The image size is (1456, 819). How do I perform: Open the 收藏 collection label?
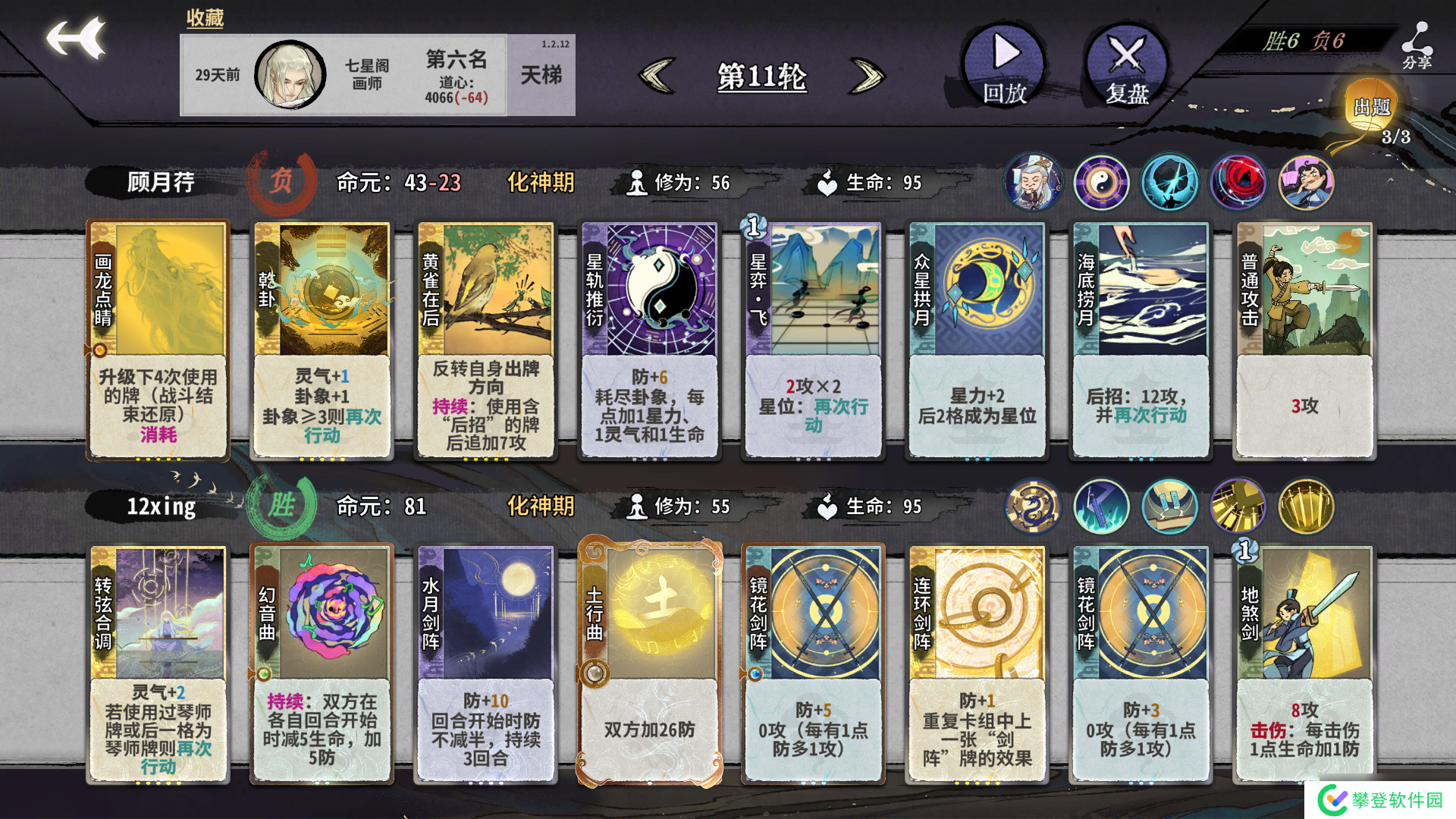pos(205,17)
